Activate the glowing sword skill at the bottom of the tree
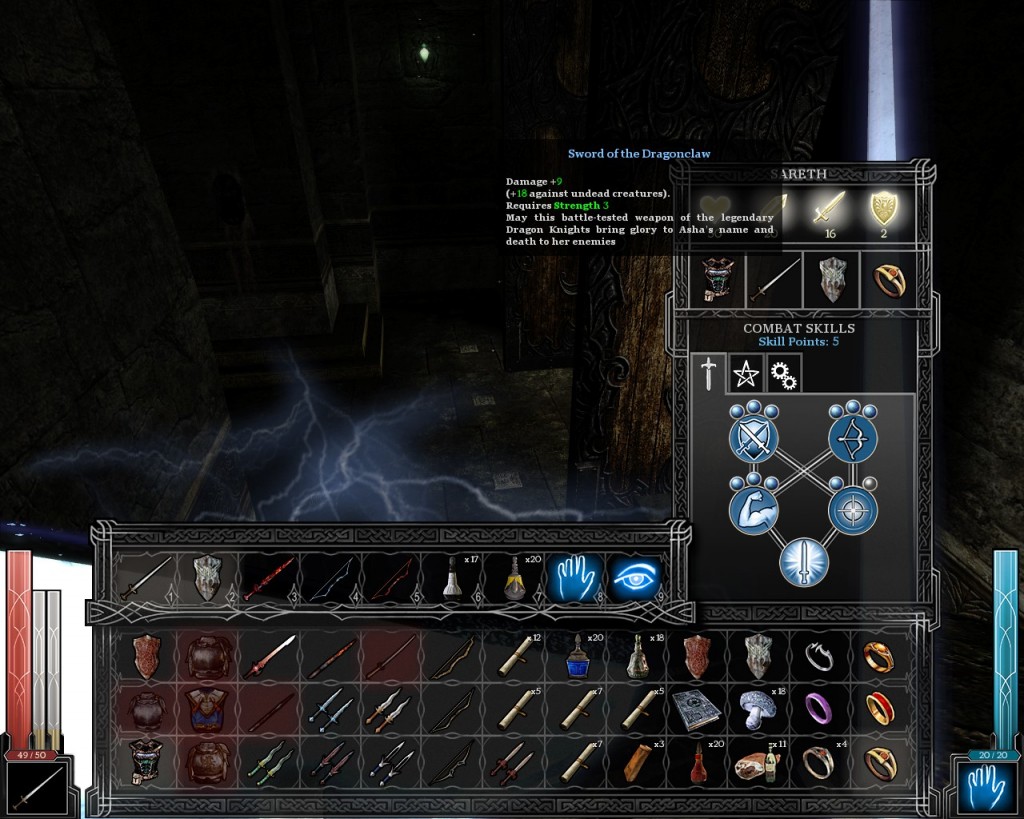 [x=803, y=561]
